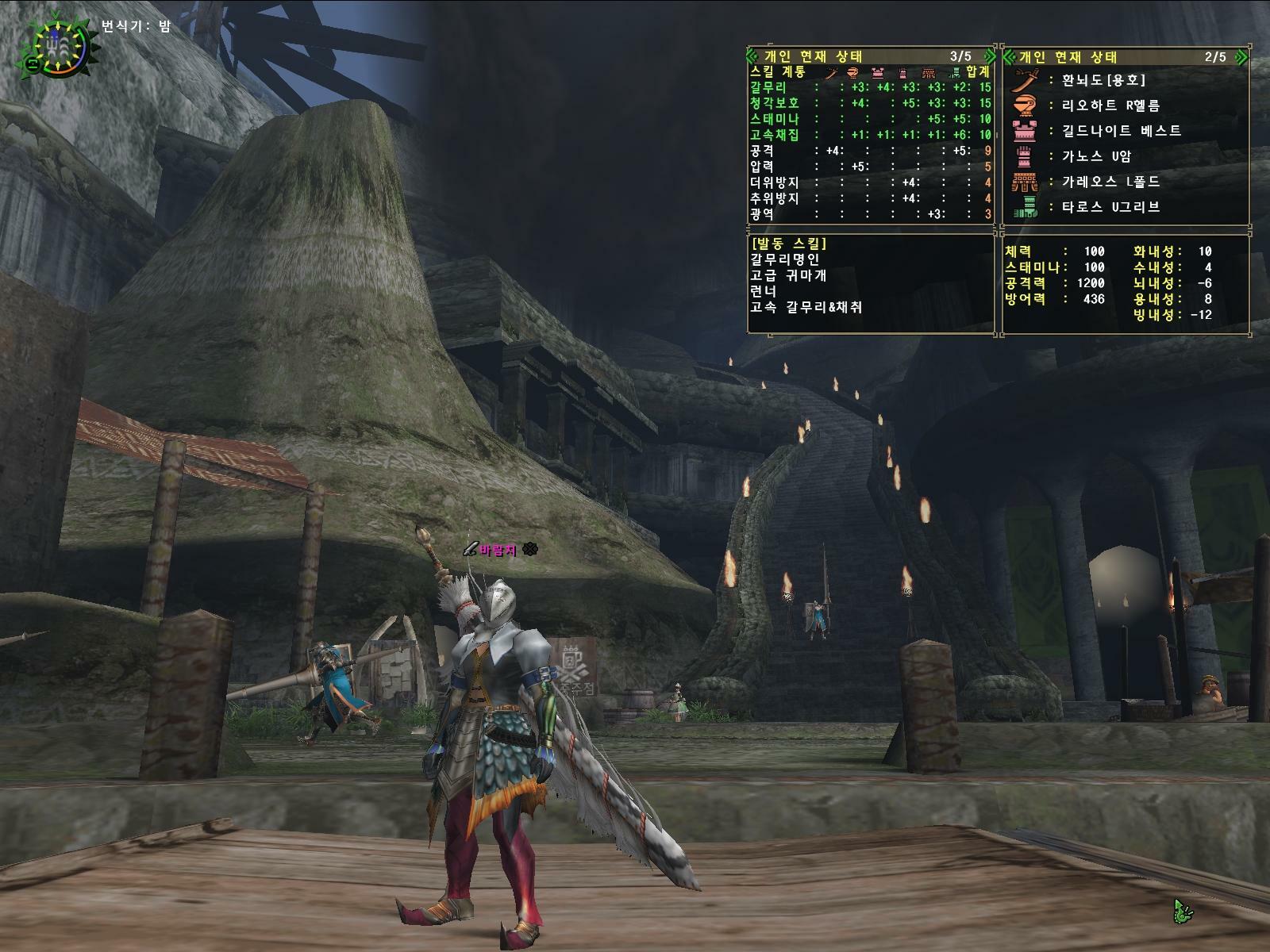Pick the 가레오스 L폴드 waist armor row
The width and height of the screenshot is (1270, 952).
[1110, 182]
